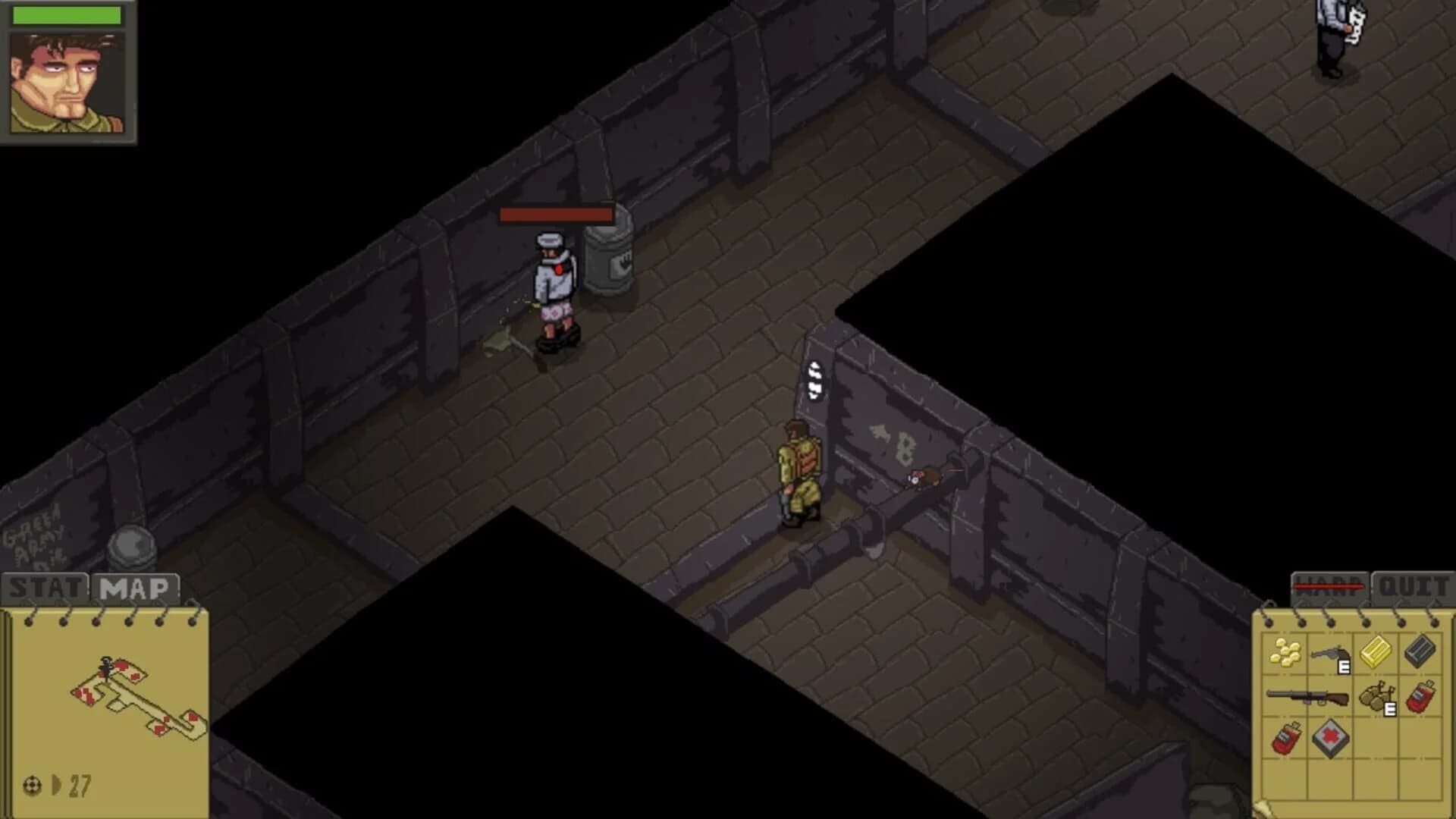Toggle the equipped state of the revolver
The height and width of the screenshot is (819, 1456).
(x=1344, y=667)
